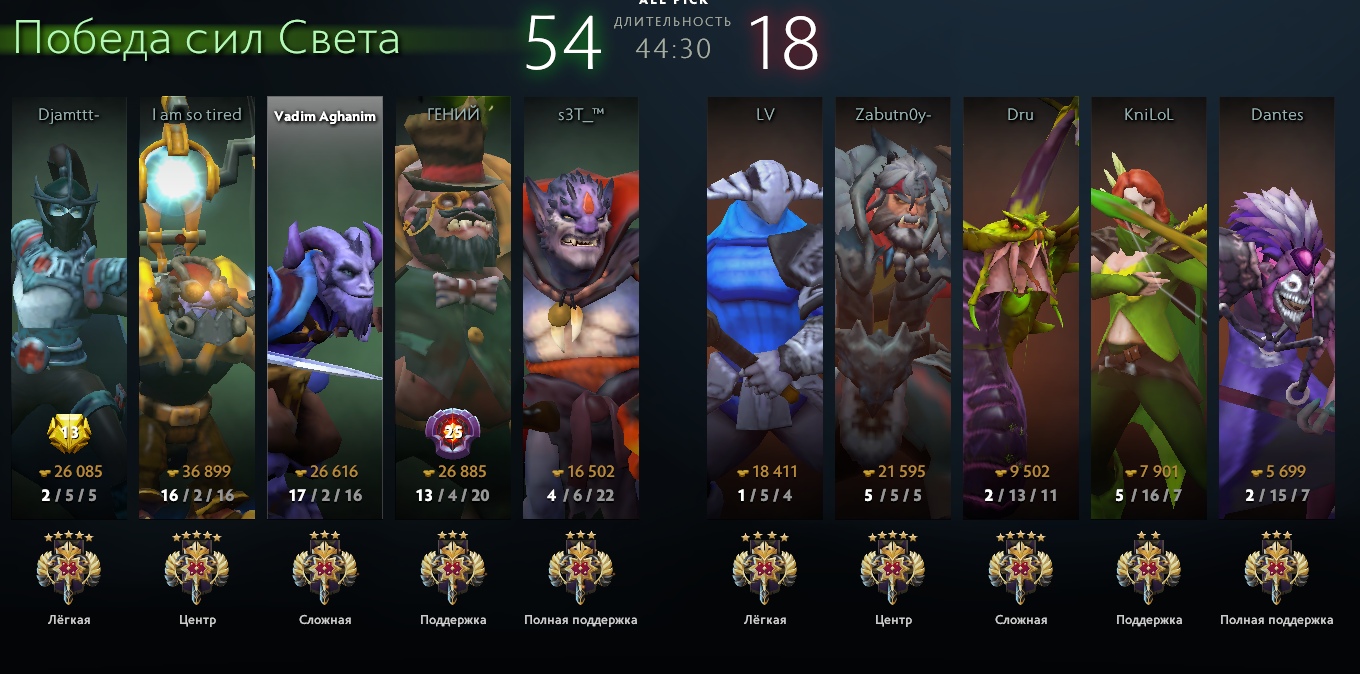Click KniLoL's Windranger player card

pos(1149,300)
